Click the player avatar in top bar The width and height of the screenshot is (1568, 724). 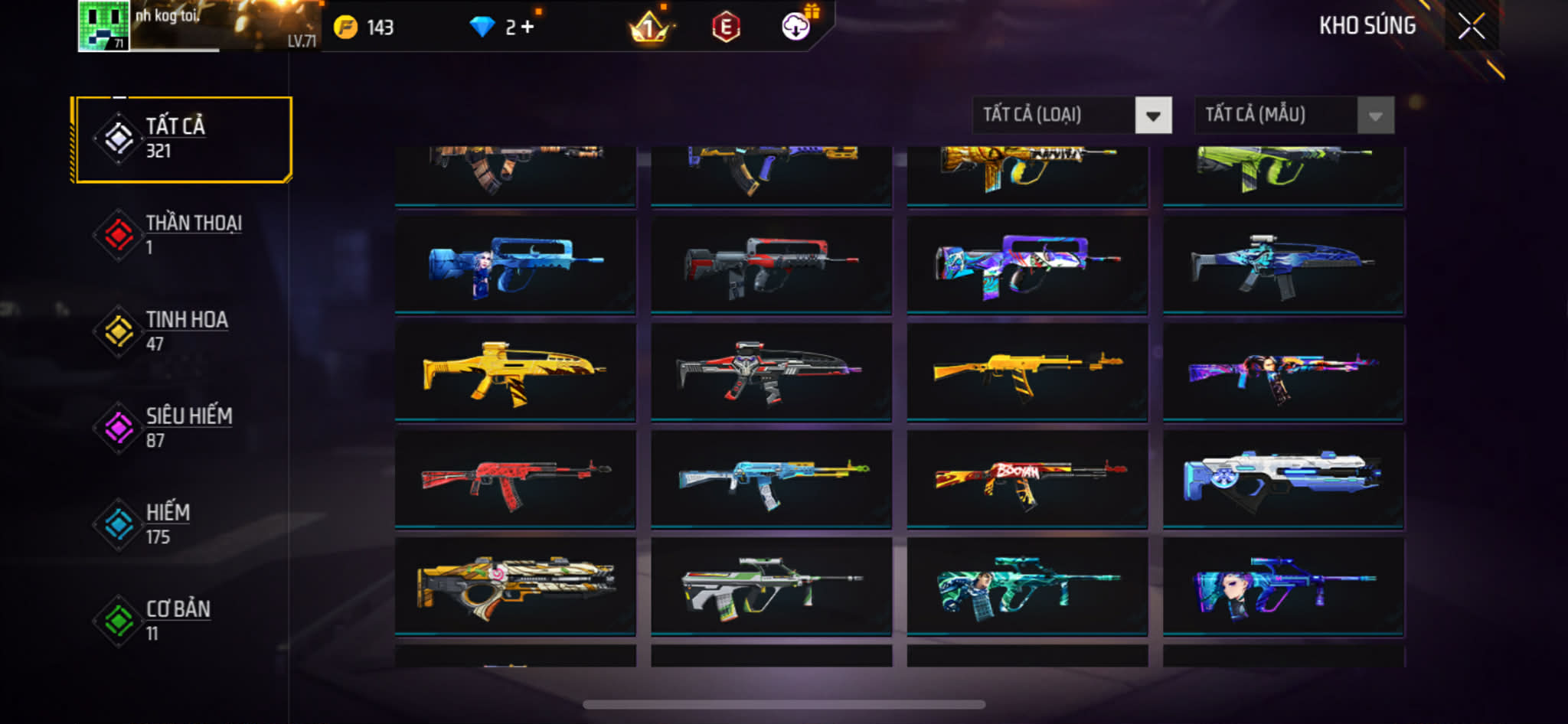pyautogui.click(x=103, y=26)
